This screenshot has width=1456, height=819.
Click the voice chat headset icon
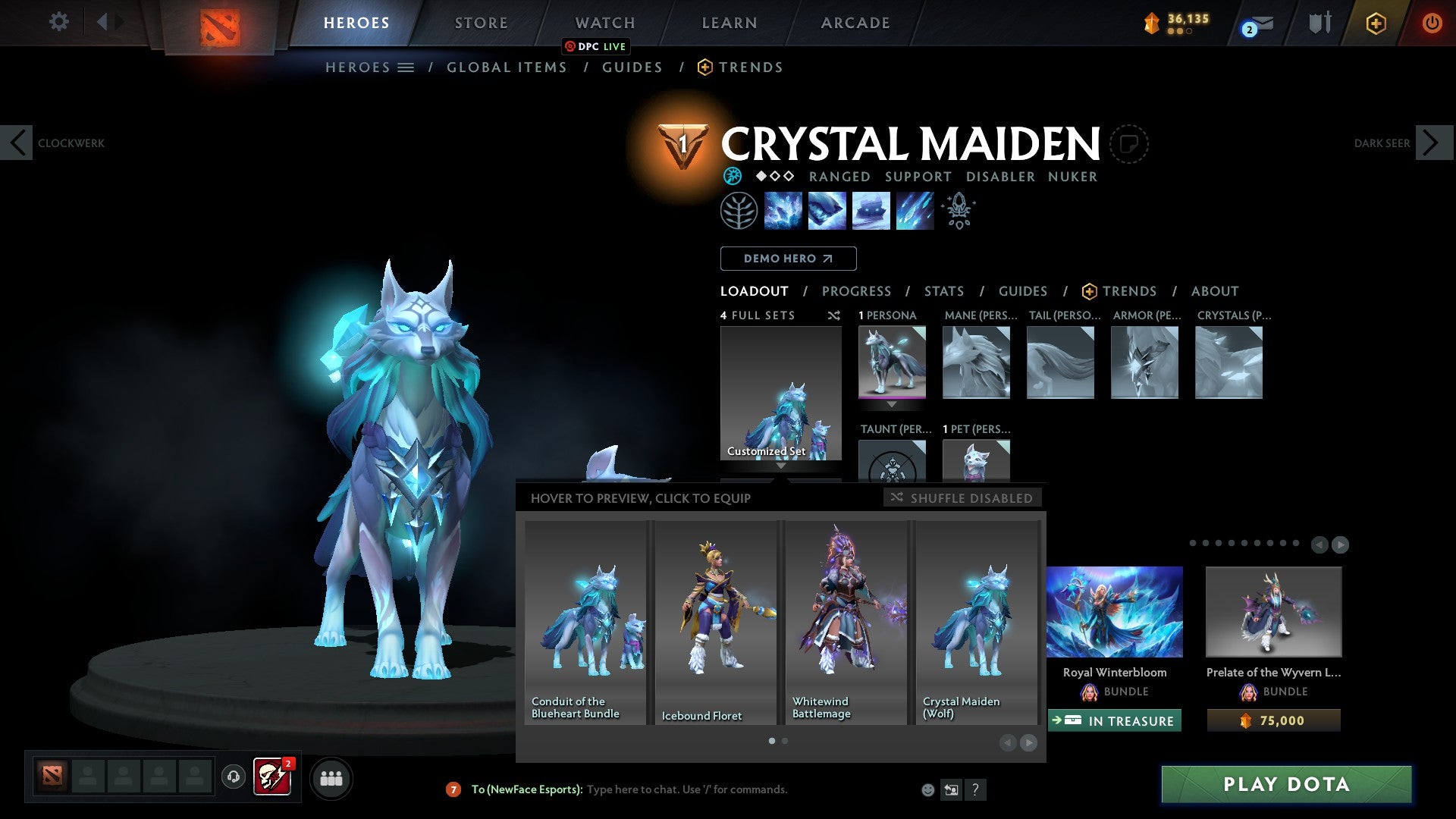tap(233, 777)
